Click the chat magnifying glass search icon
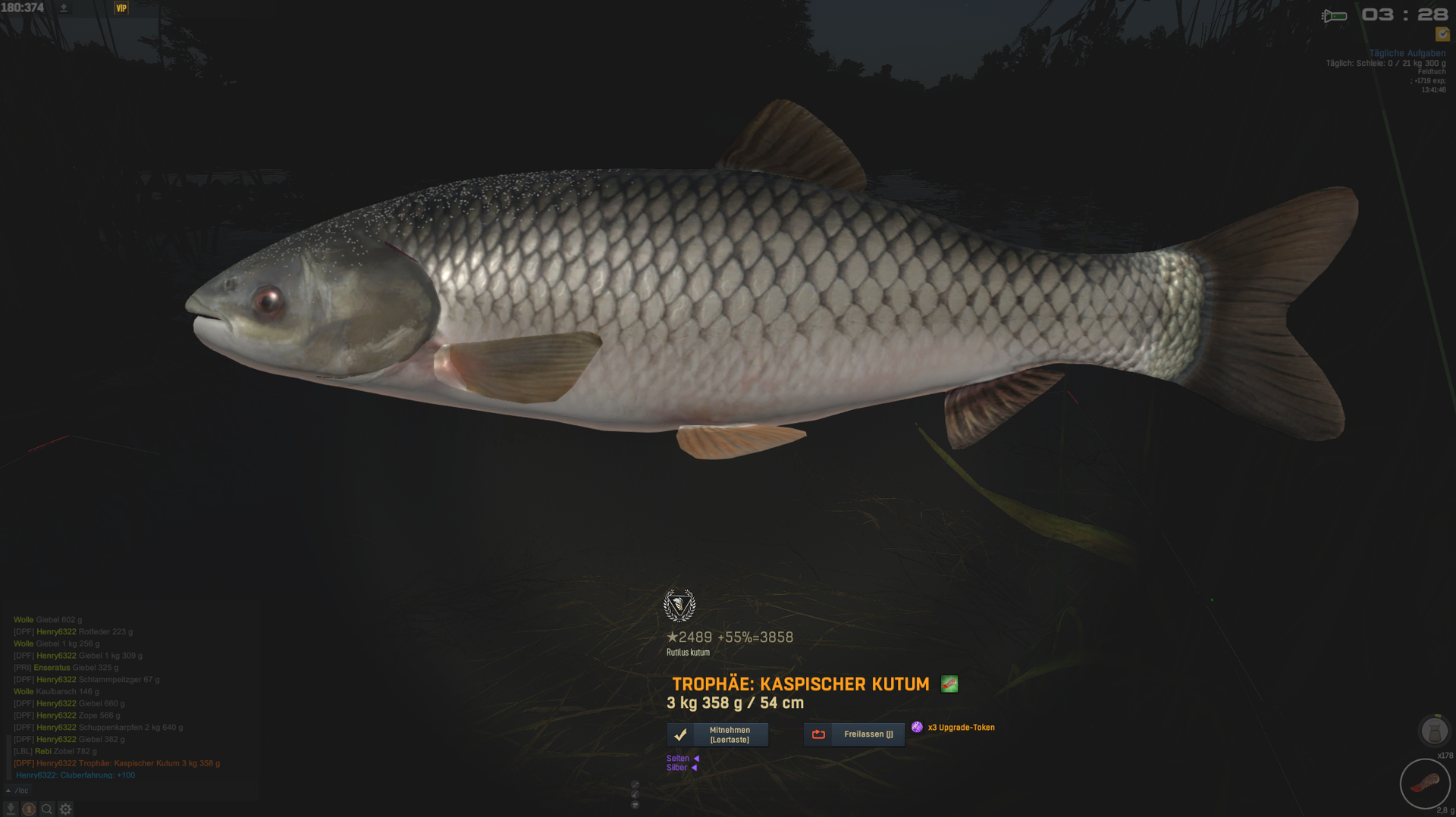This screenshot has height=817, width=1456. tap(47, 809)
